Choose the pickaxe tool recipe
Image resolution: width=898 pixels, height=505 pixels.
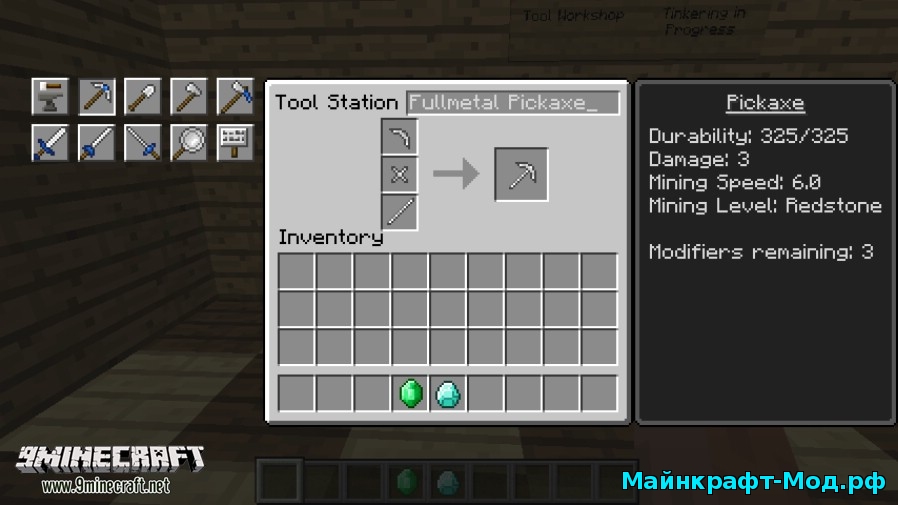point(96,97)
